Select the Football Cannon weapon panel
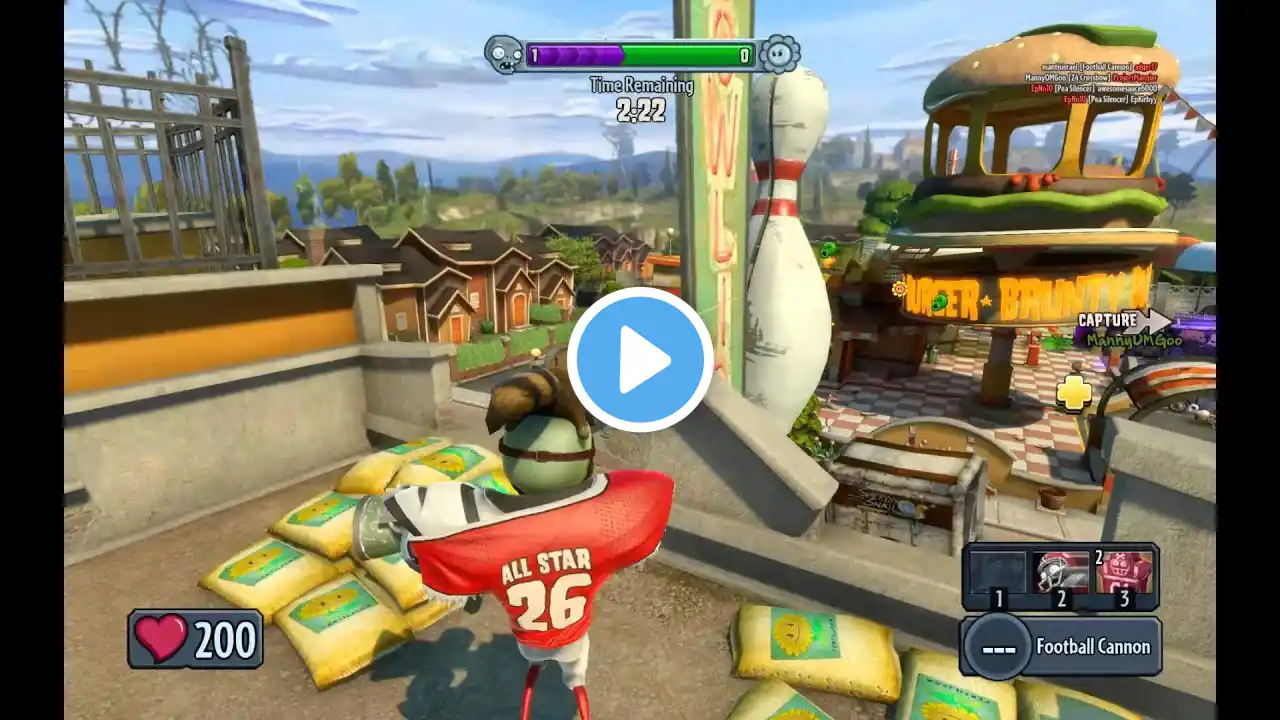The image size is (1280, 720). 1060,646
